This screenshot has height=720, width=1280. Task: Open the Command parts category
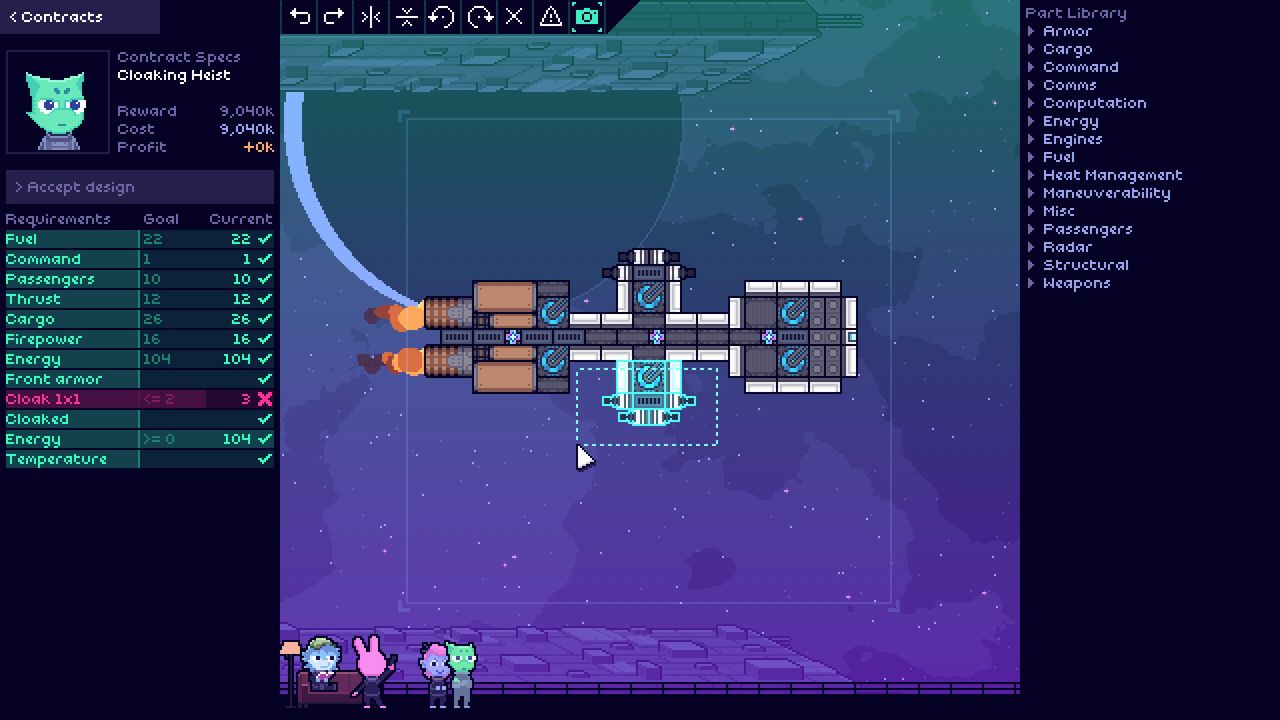point(1080,67)
